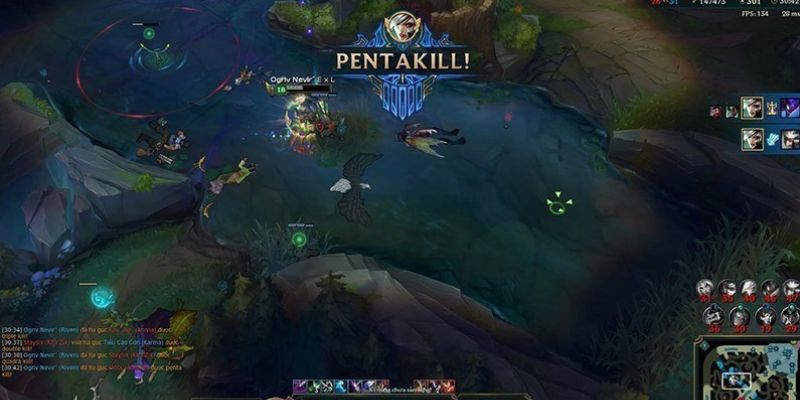The height and width of the screenshot is (400, 800).
Task: Click the Pentakill announcement banner
Action: tap(406, 60)
